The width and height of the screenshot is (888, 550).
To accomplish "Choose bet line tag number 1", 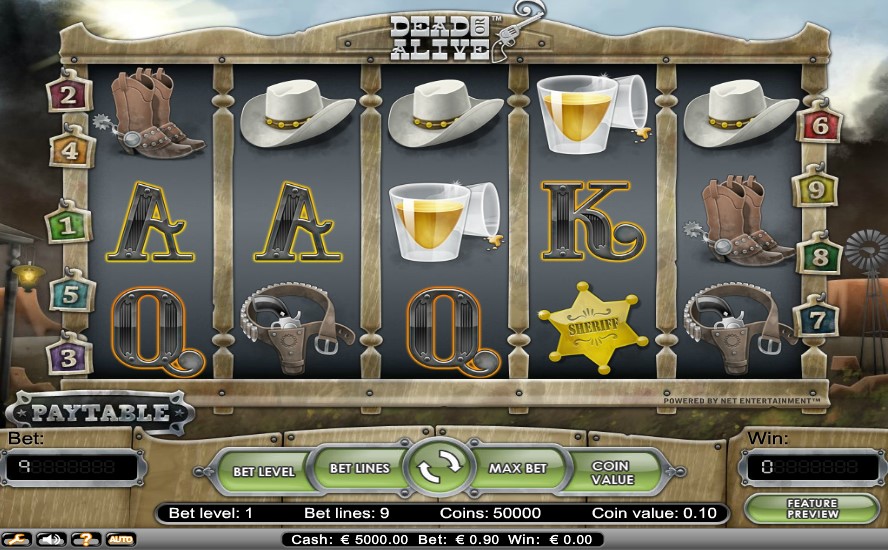I will pos(70,225).
